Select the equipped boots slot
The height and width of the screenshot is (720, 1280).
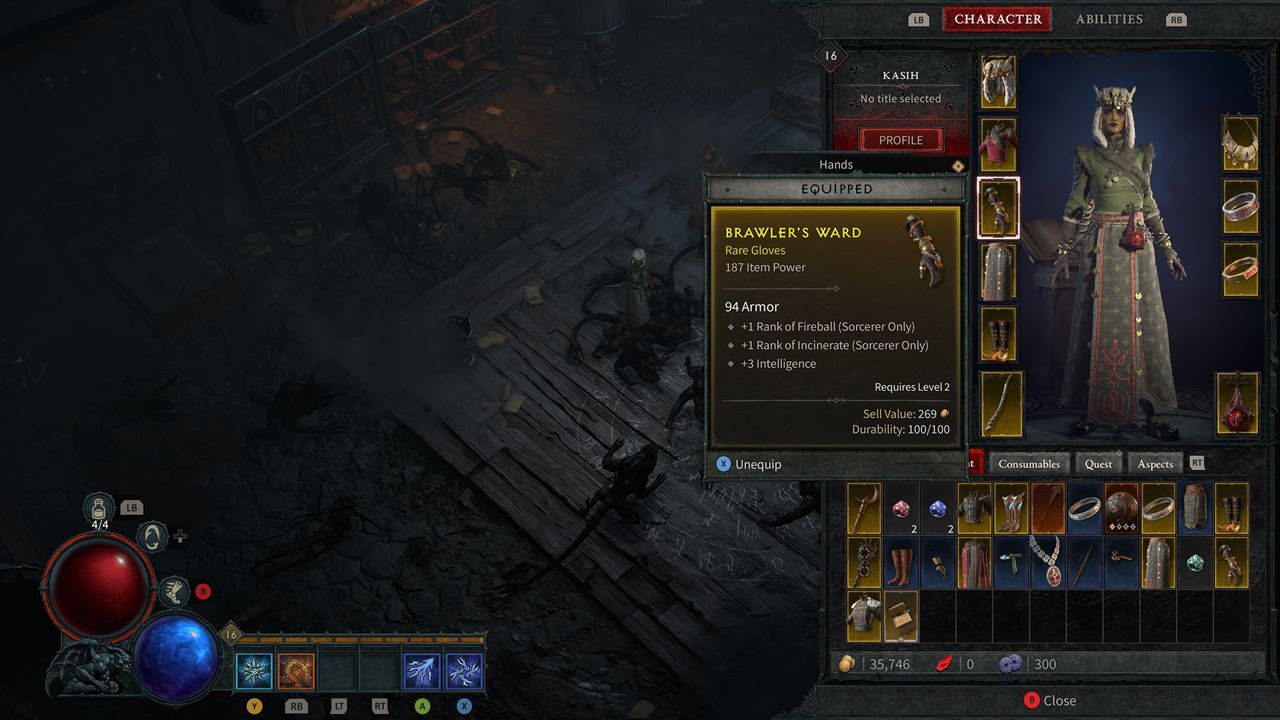coord(997,335)
